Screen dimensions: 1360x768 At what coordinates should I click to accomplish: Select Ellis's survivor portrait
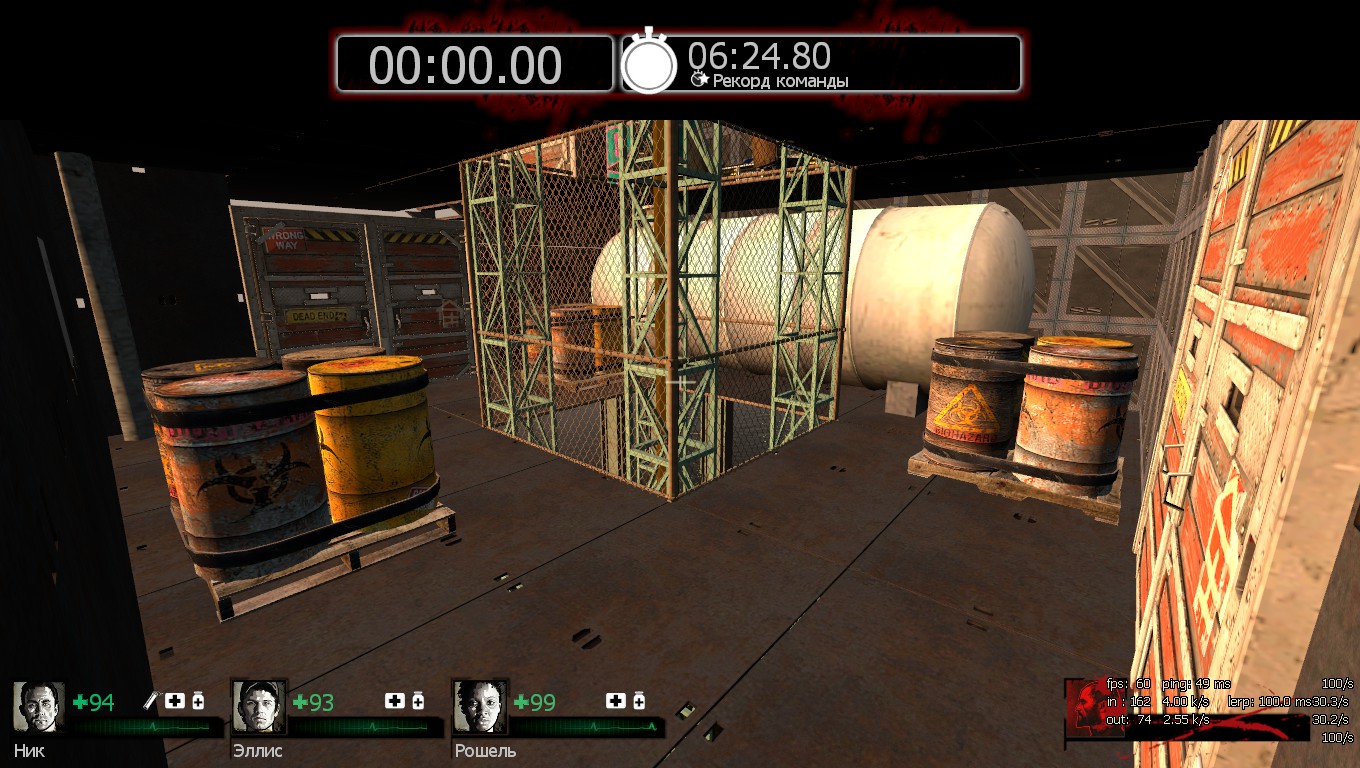pyautogui.click(x=259, y=707)
